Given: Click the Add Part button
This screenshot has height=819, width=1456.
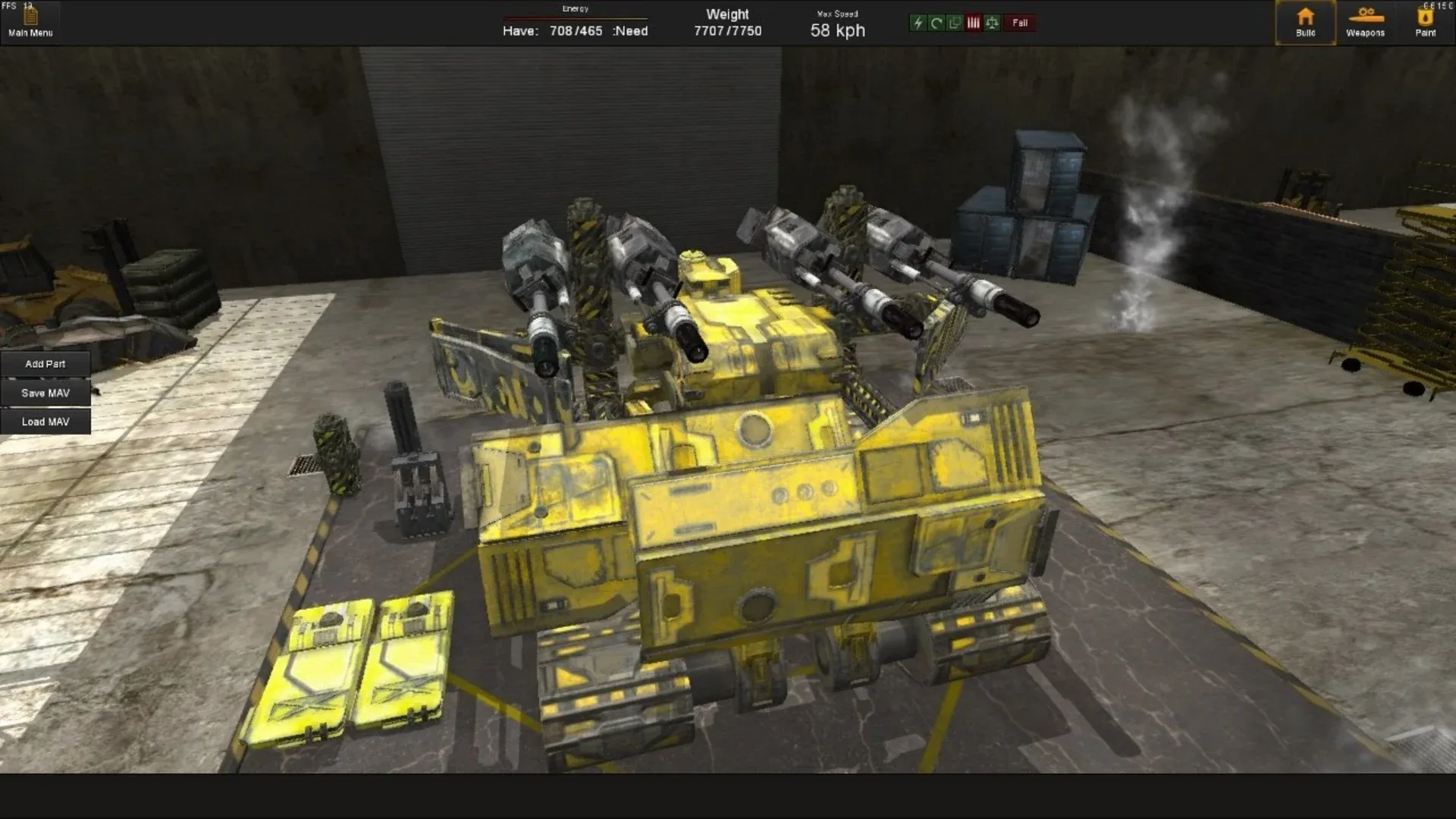Looking at the screenshot, I should [45, 364].
